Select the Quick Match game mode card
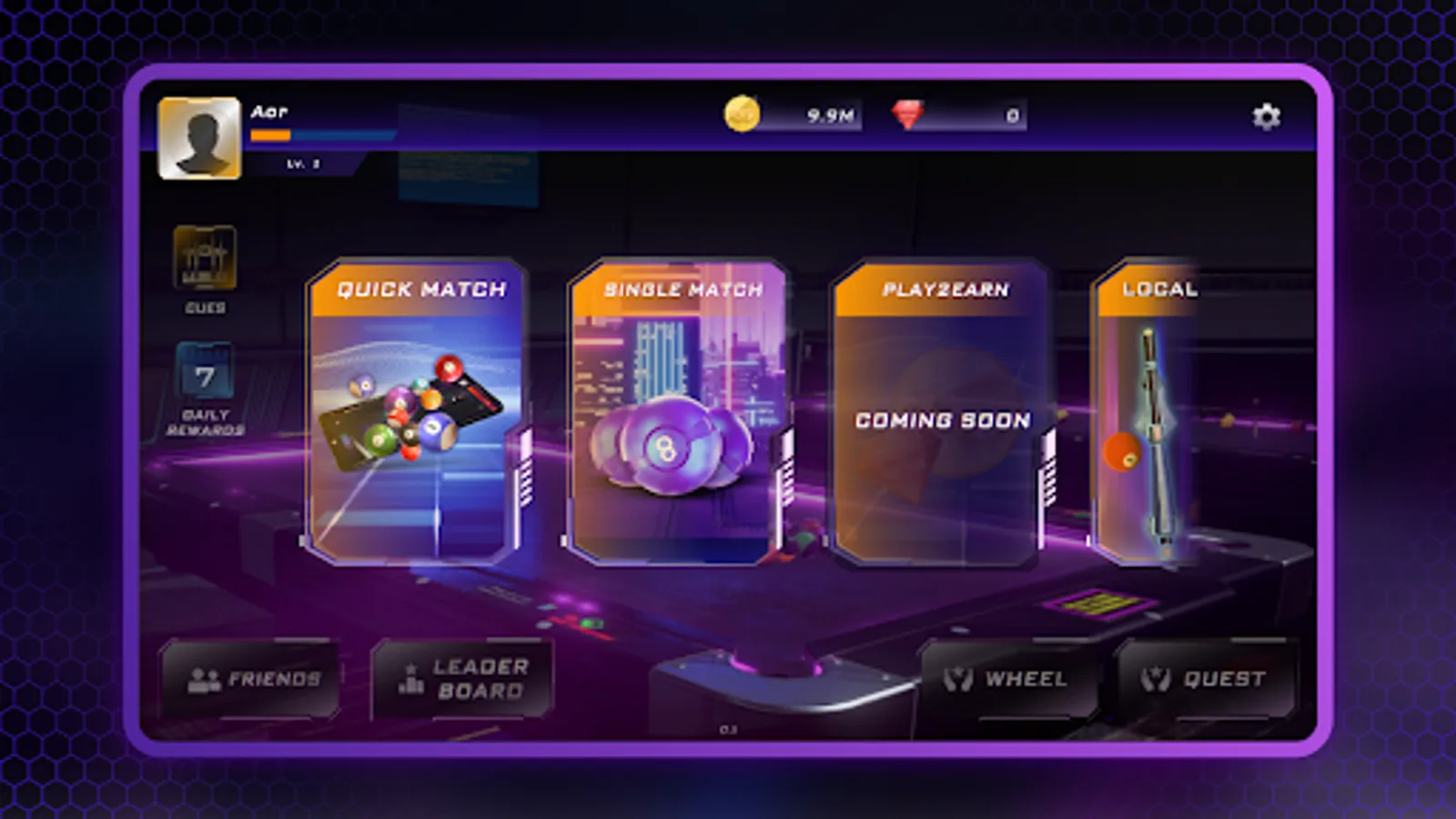 click(416, 409)
